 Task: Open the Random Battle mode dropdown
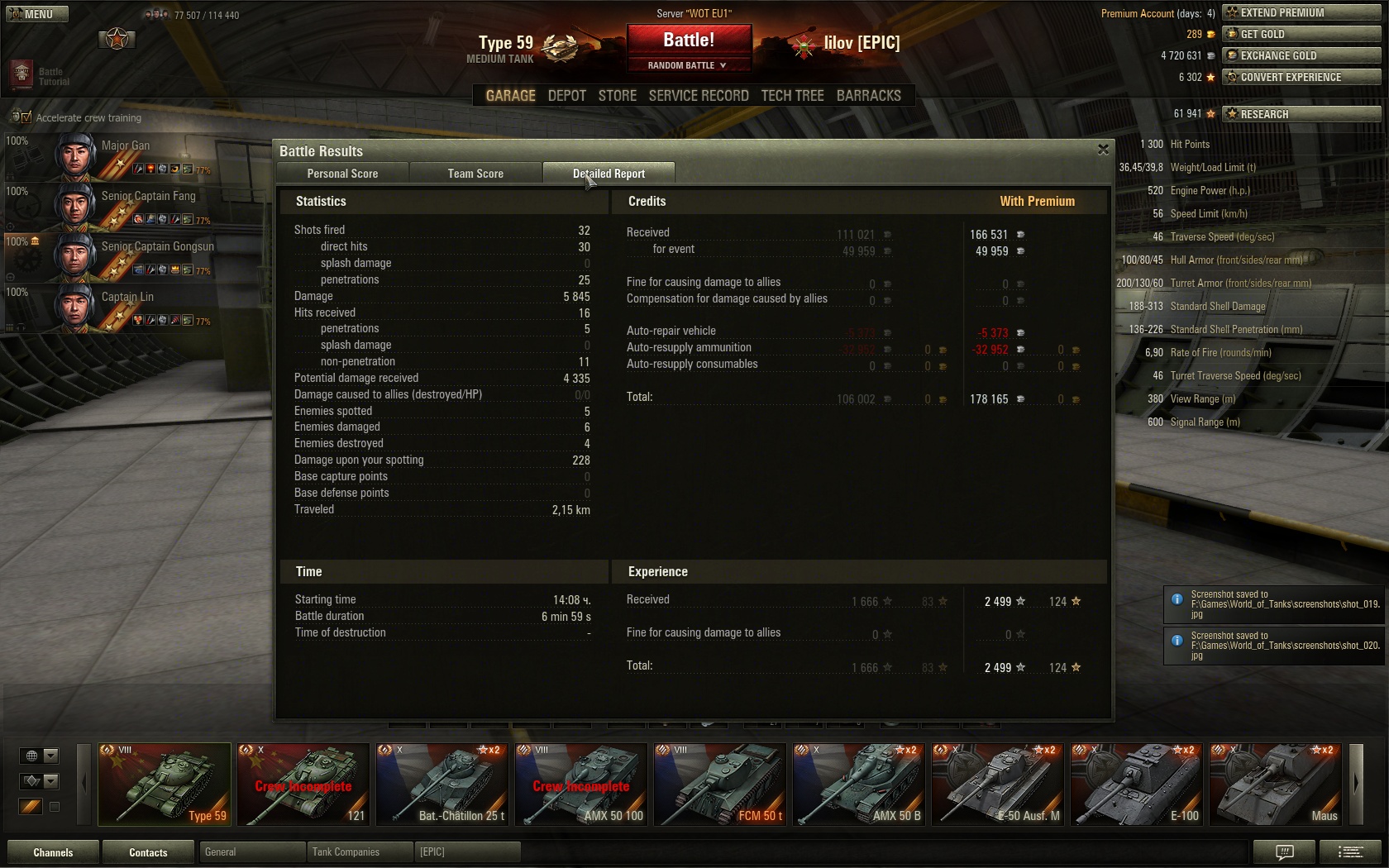(x=689, y=65)
